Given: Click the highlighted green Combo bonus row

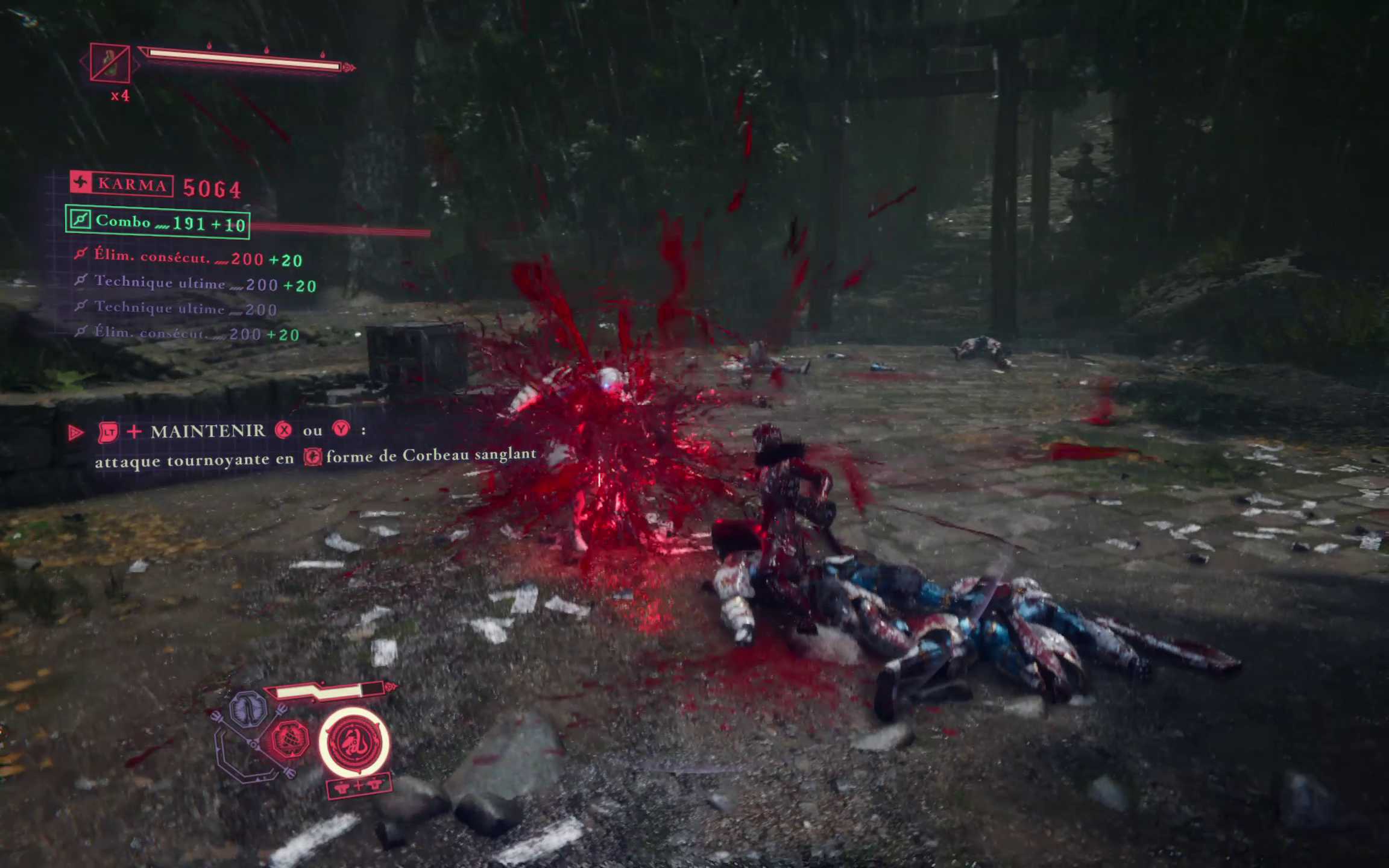Looking at the screenshot, I should tap(158, 222).
